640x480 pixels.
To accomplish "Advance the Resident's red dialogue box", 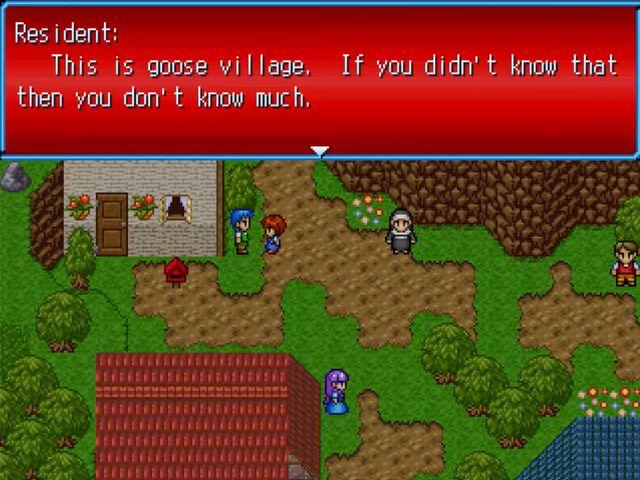I will click(319, 80).
